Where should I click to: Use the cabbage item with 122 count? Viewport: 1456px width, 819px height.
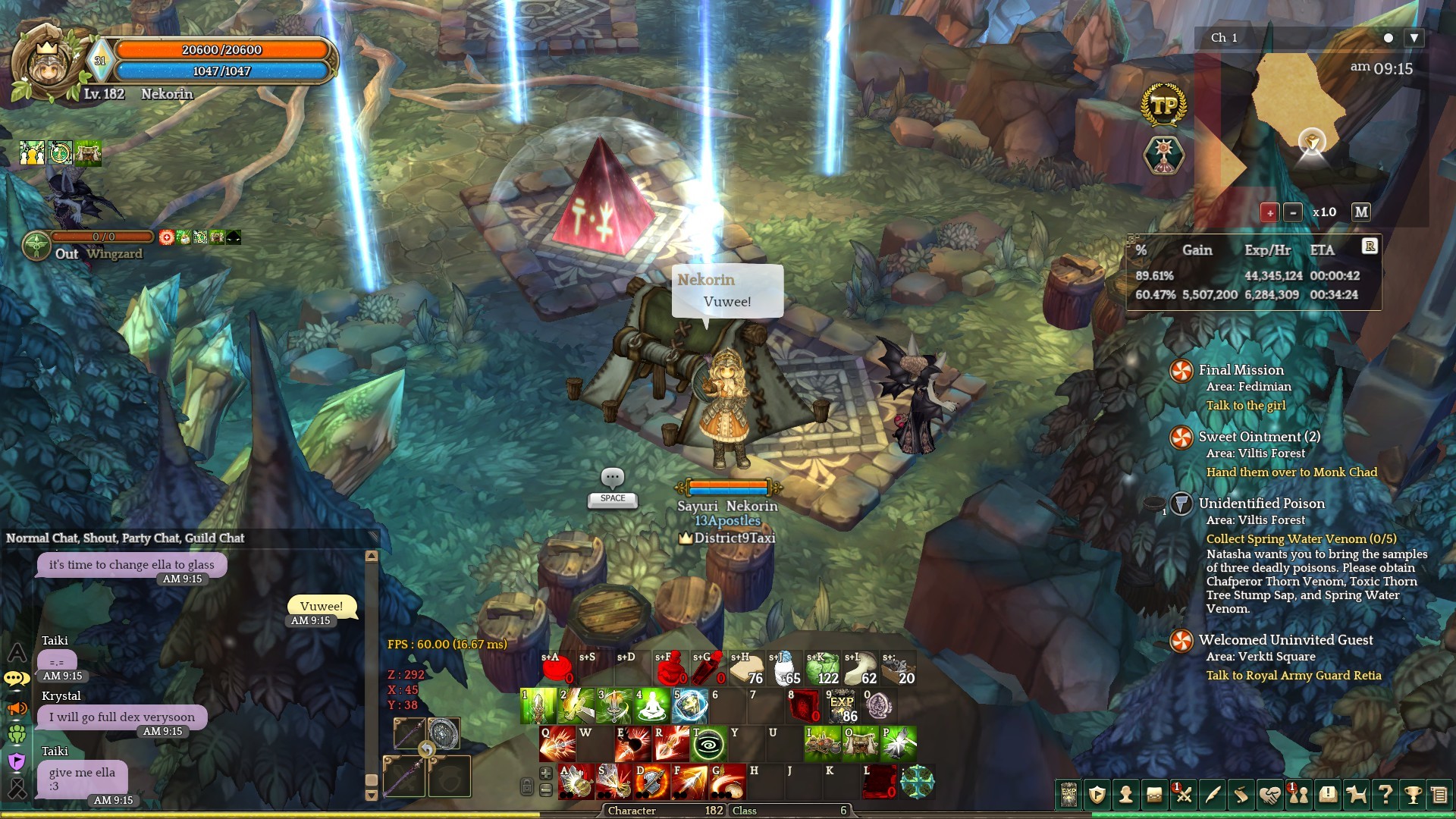click(x=822, y=669)
